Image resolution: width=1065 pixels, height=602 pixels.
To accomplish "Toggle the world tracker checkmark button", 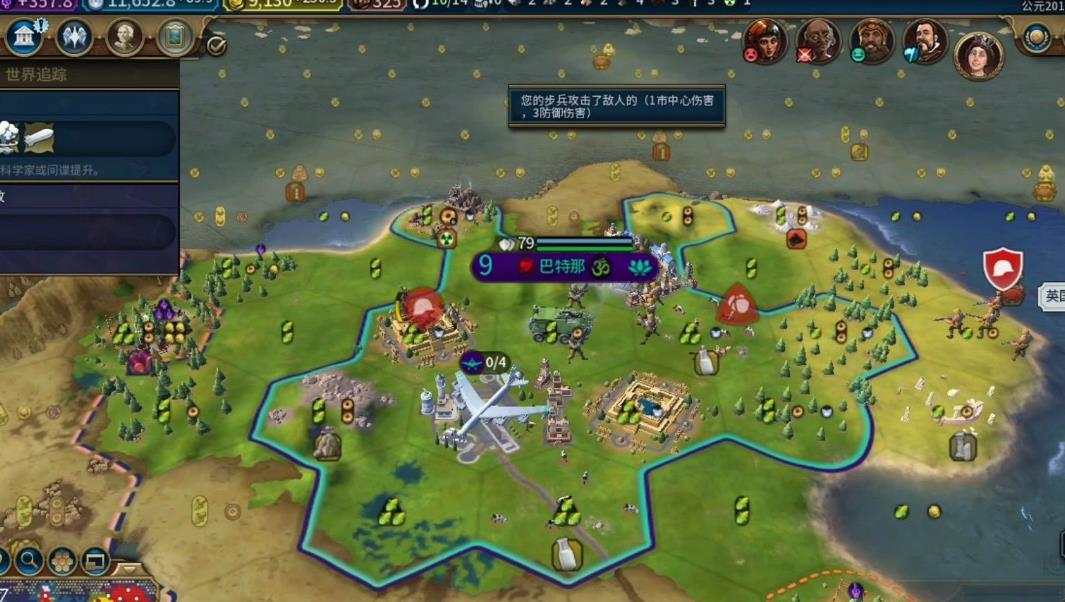I will (x=215, y=45).
